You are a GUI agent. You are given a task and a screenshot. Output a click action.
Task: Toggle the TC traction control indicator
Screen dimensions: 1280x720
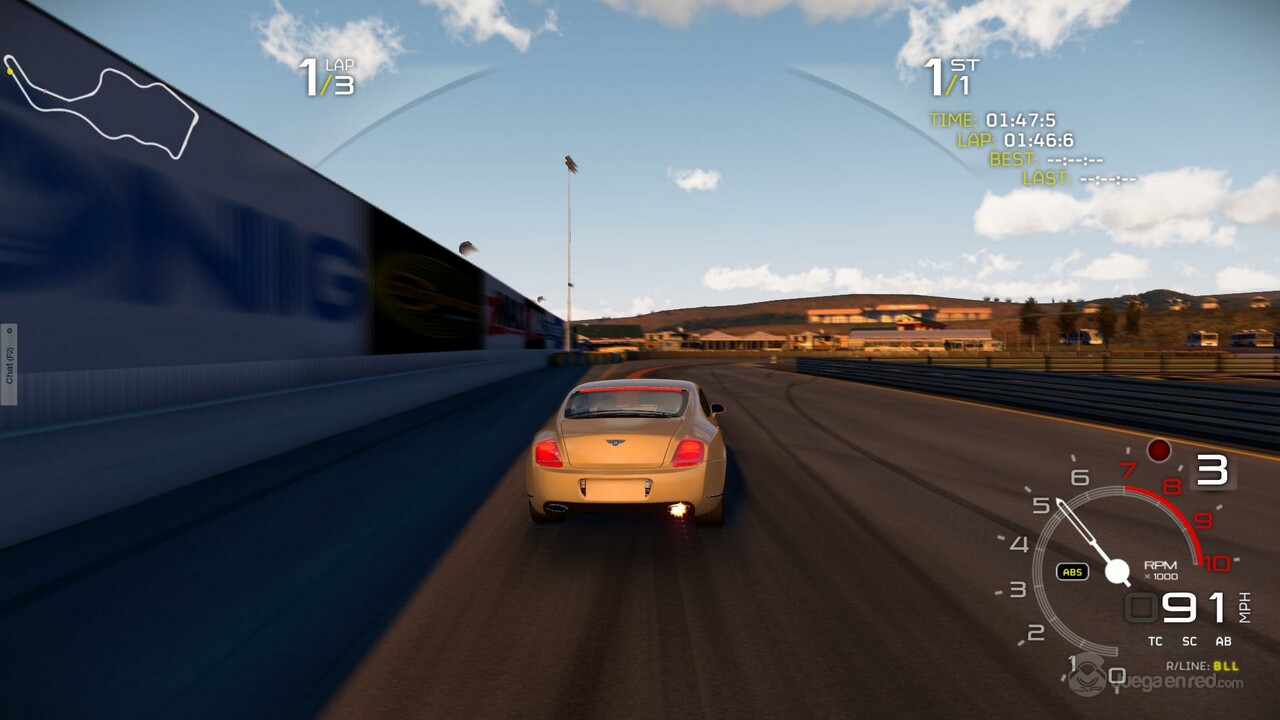[x=1155, y=641]
